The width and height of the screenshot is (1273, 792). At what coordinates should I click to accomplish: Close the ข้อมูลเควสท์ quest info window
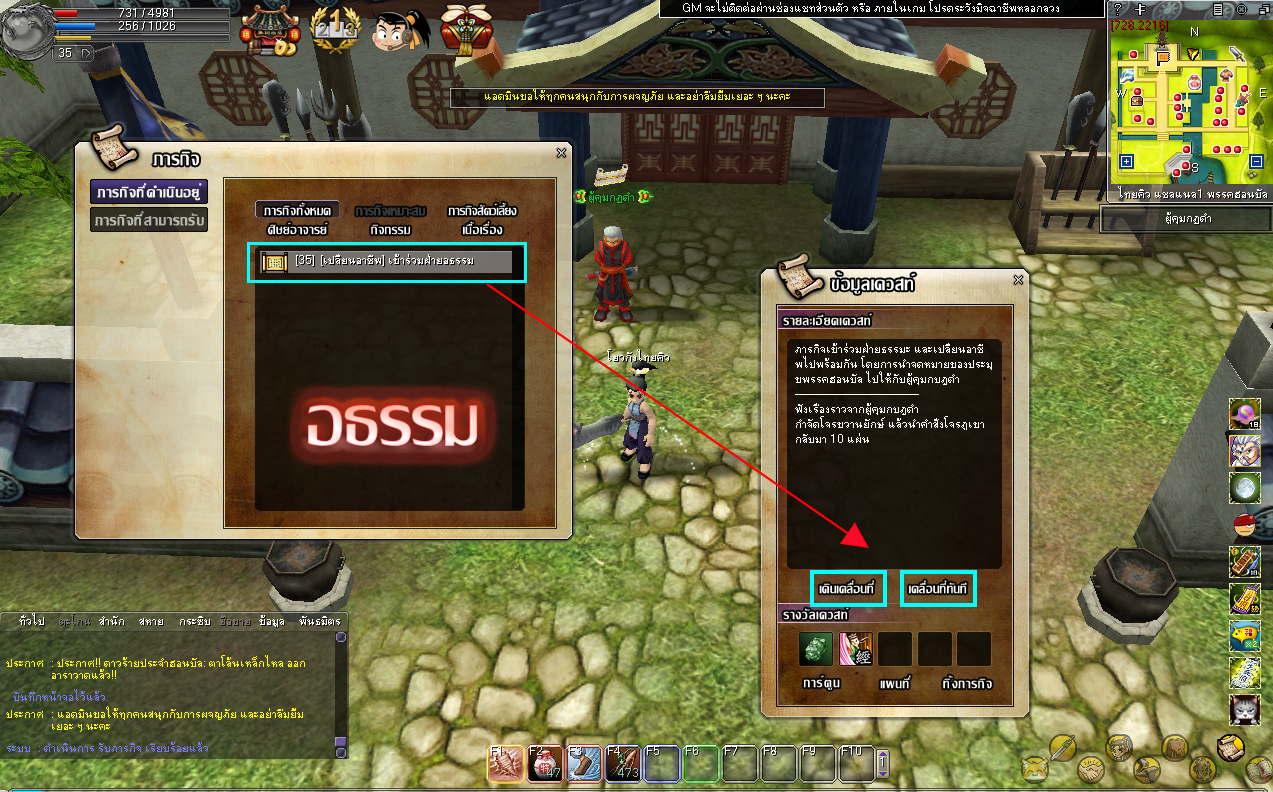1018,280
